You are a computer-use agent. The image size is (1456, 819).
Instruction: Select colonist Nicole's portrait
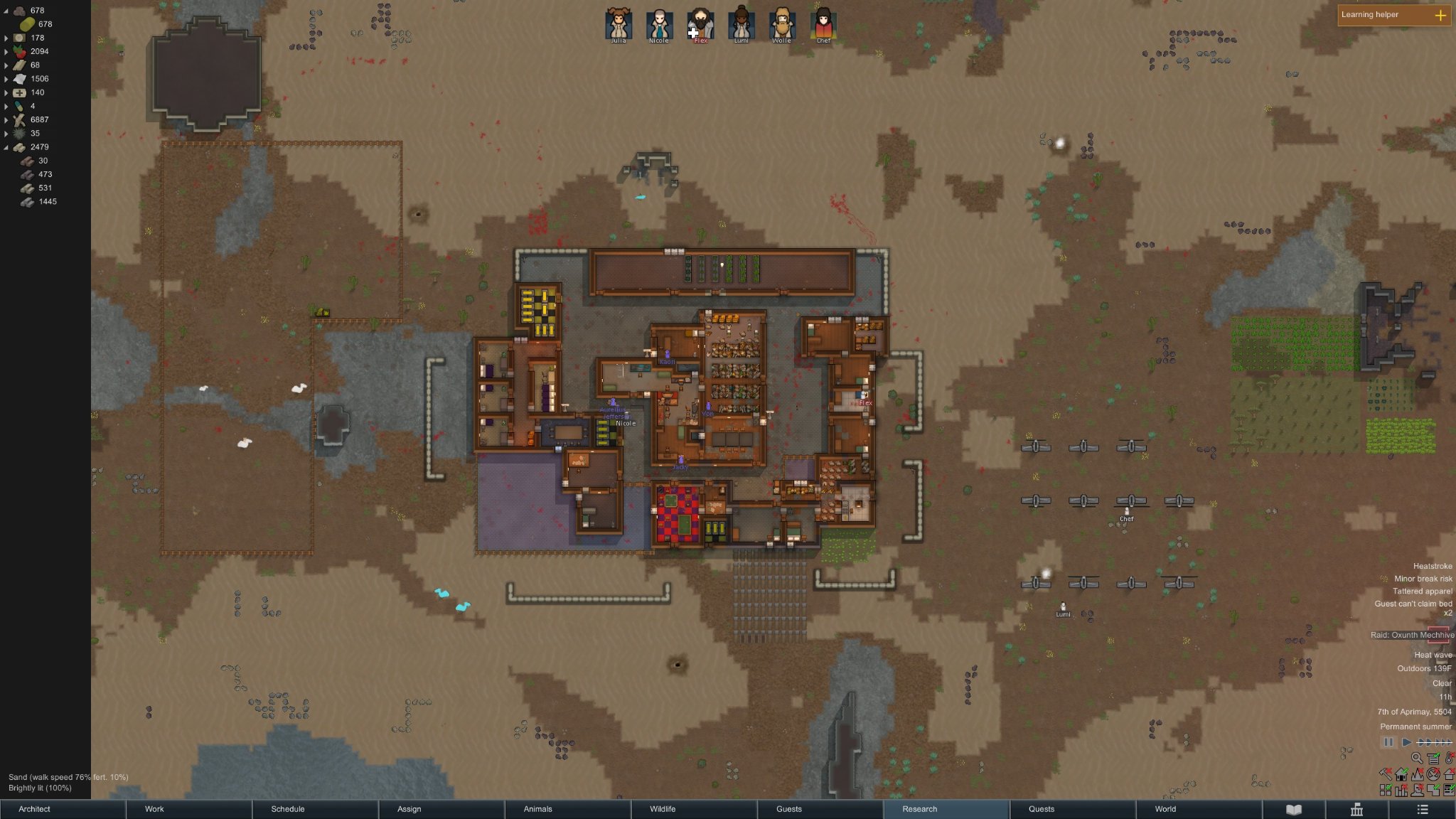[x=659, y=25]
